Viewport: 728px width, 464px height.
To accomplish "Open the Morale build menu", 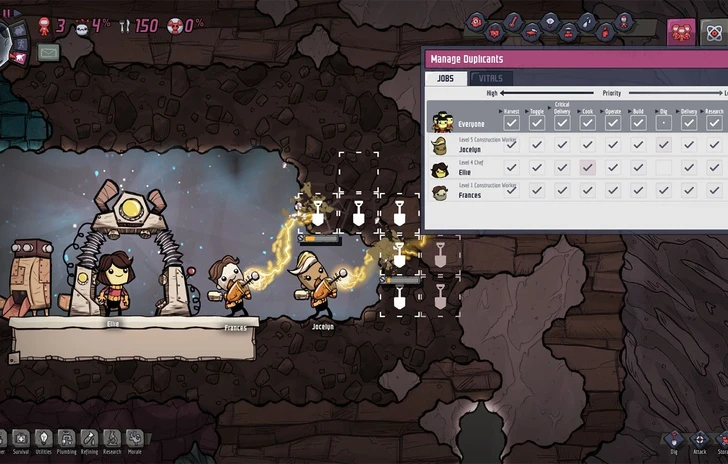I will [134, 438].
